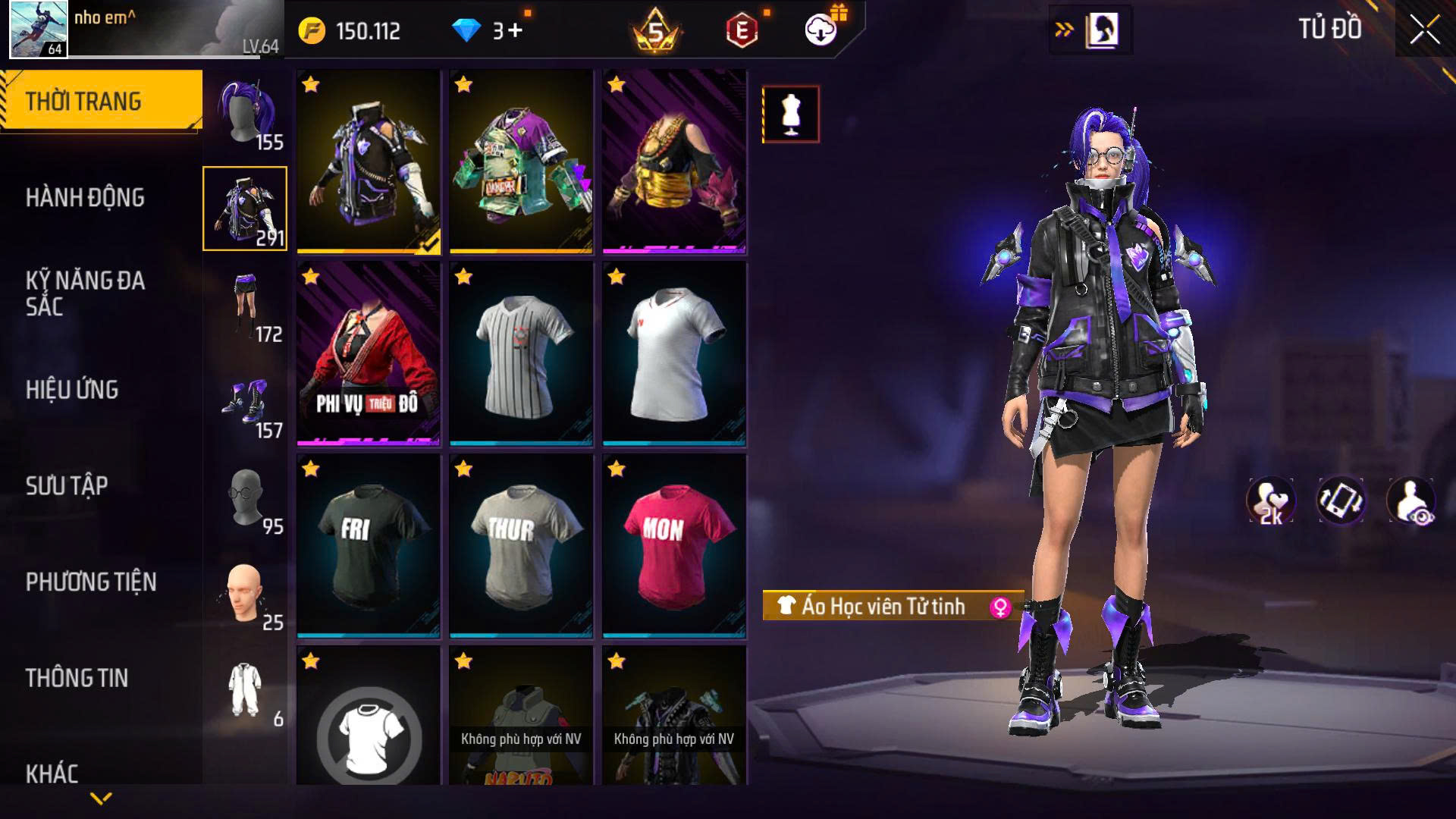Open the HIỆU ỨNG section
Image resolution: width=1456 pixels, height=819 pixels.
tap(72, 390)
